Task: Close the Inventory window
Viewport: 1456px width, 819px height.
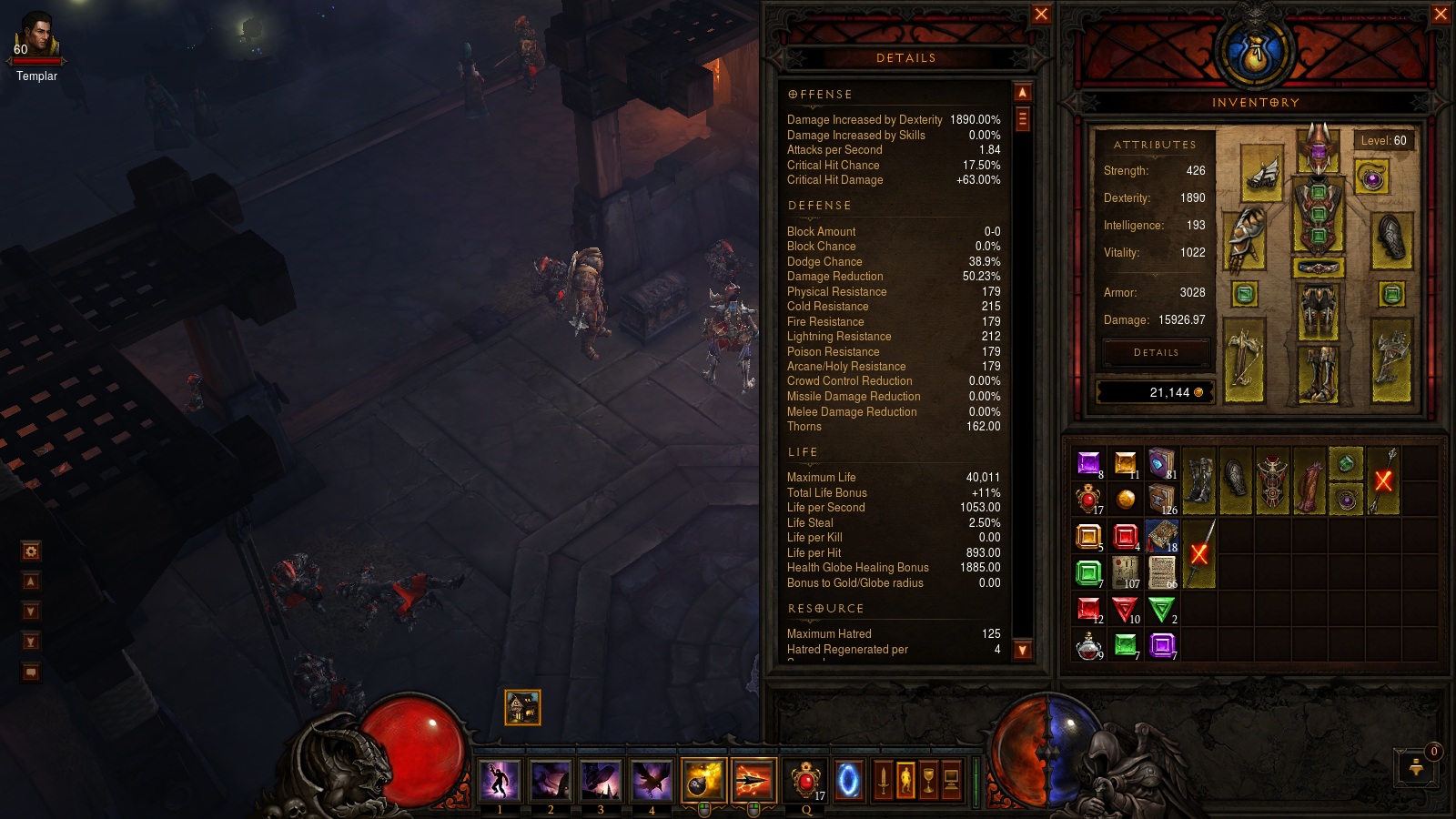Action: tap(1441, 14)
